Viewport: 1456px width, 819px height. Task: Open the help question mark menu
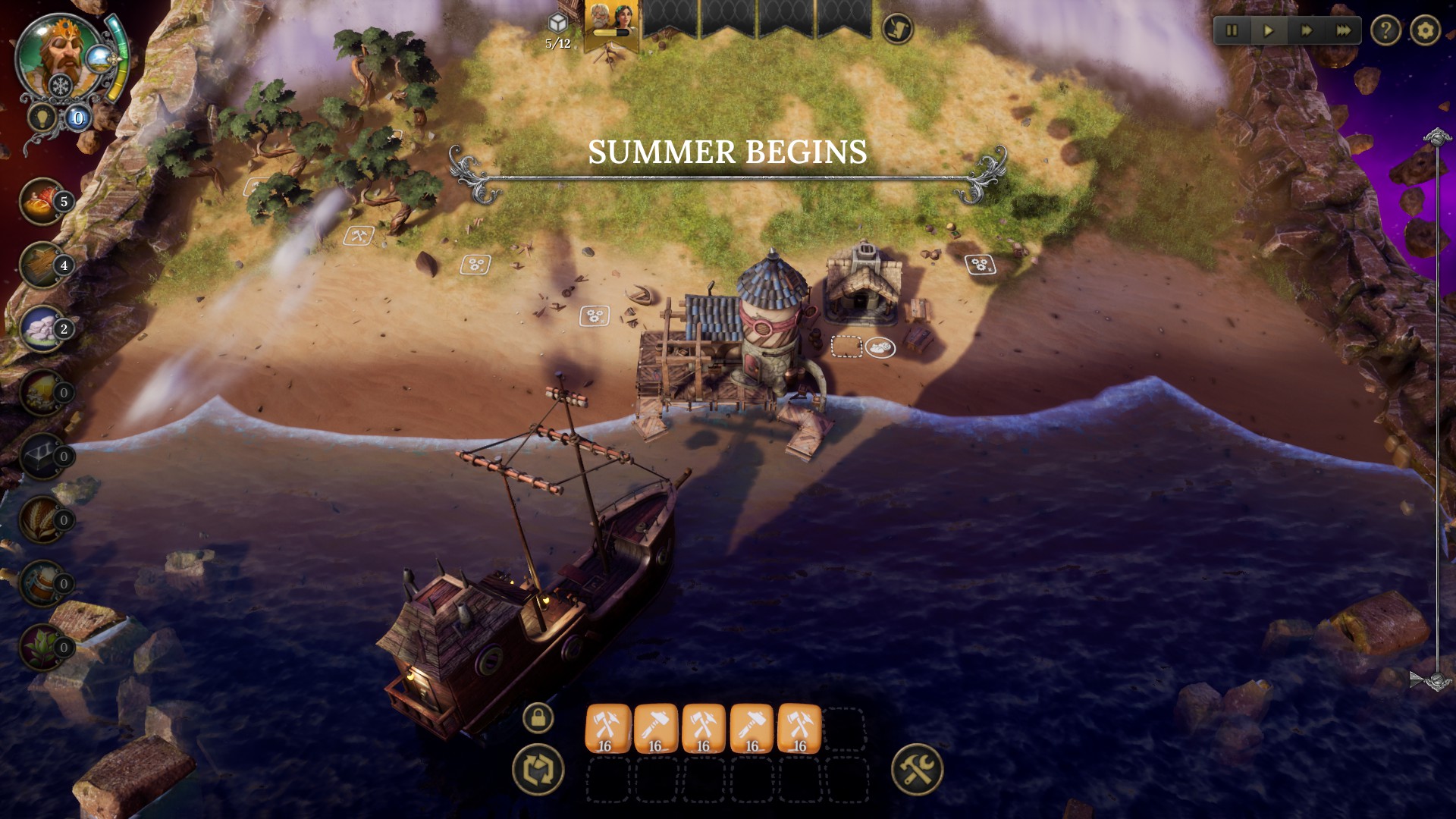(x=1385, y=30)
